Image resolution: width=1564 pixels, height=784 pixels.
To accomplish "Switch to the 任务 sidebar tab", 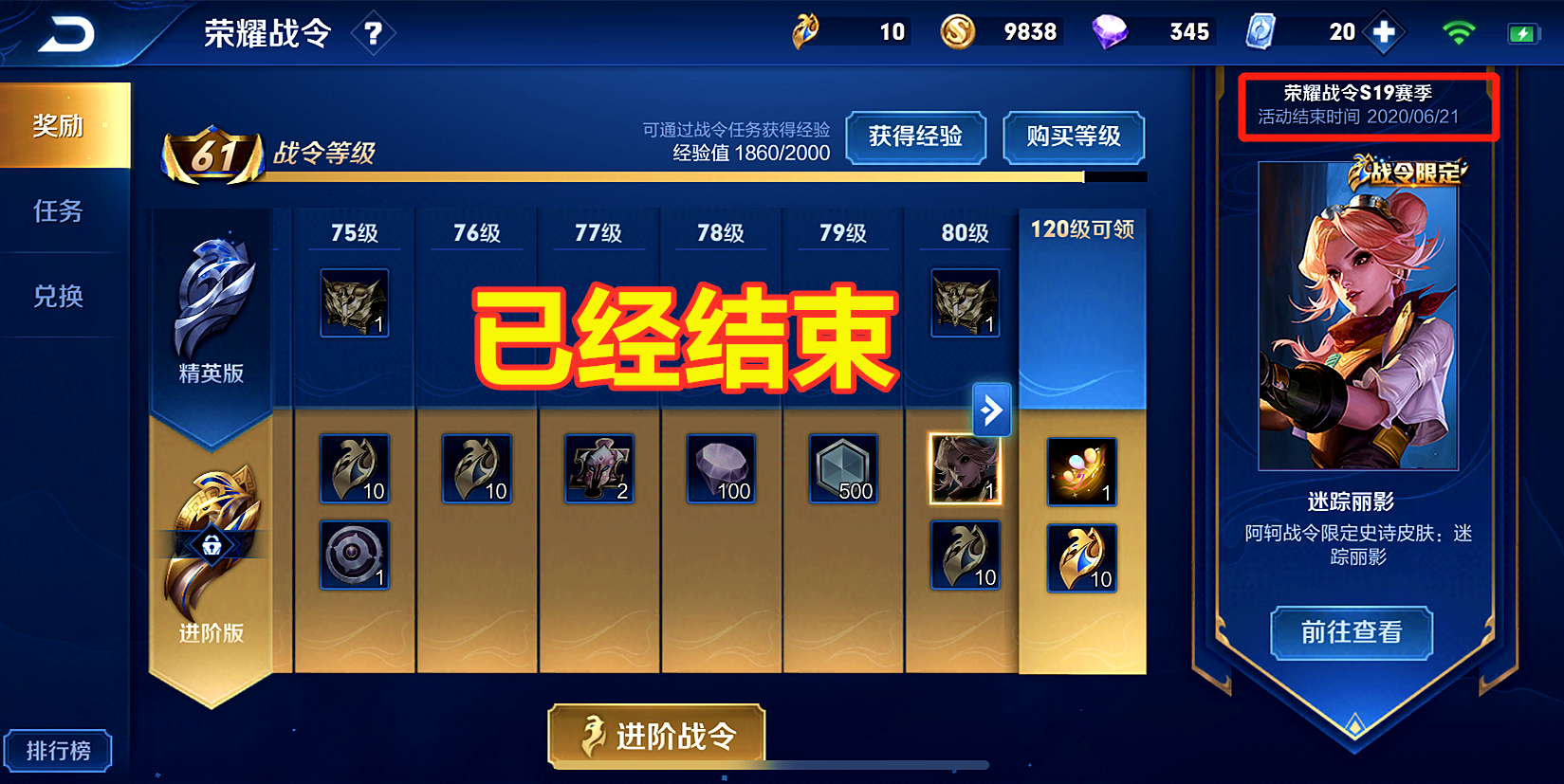I will click(x=57, y=212).
